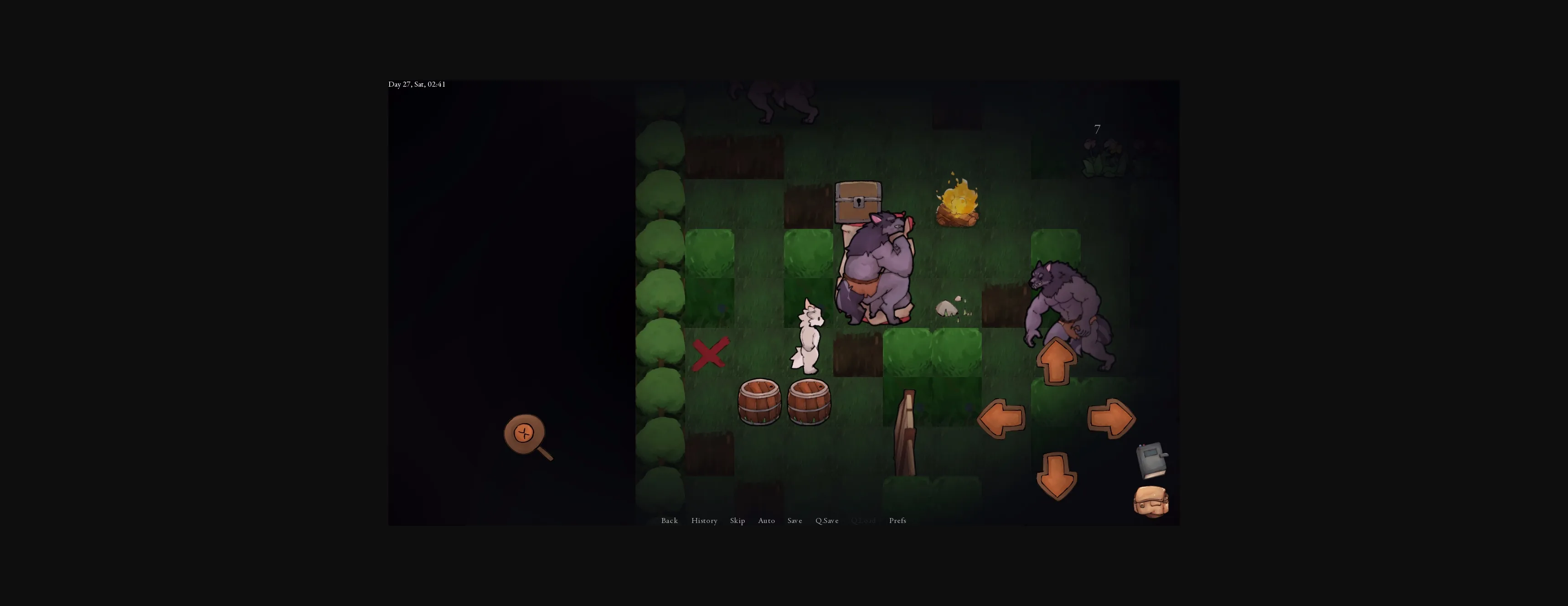Open the History screen
This screenshot has height=606, width=1568.
click(704, 521)
